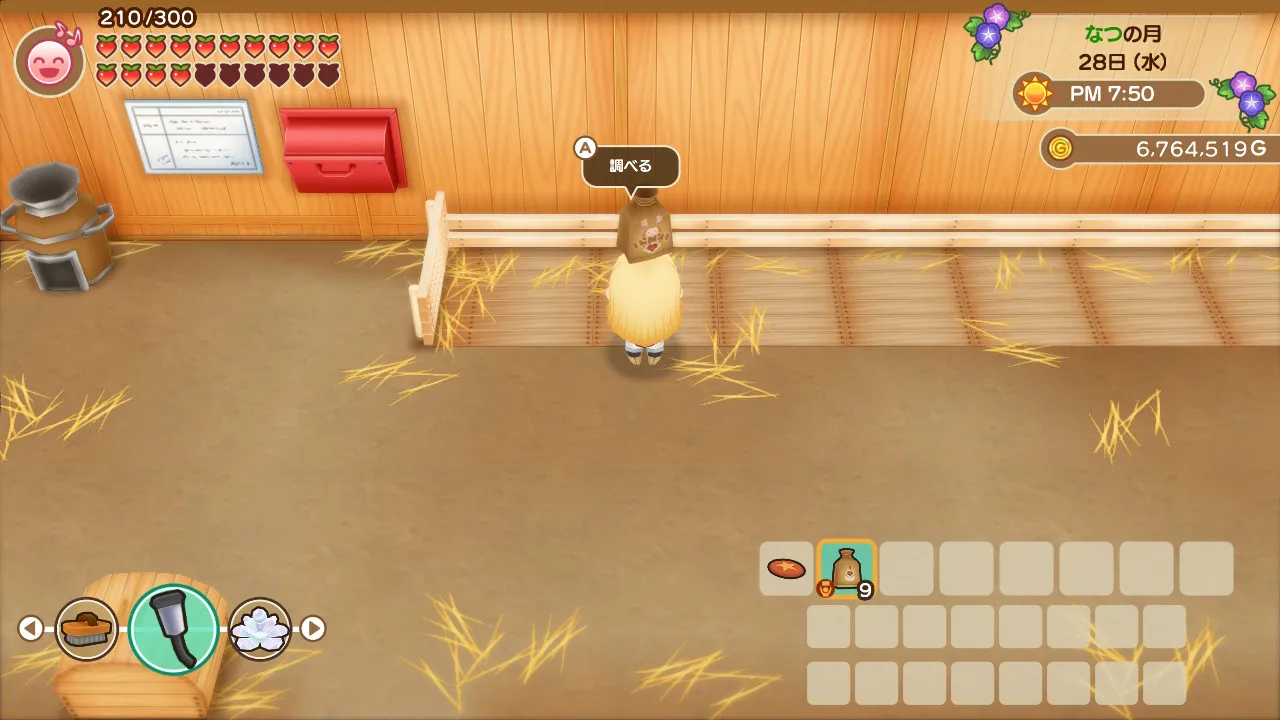1280x720 pixels.
Task: Click the sunny weather icon
Action: coord(1034,94)
